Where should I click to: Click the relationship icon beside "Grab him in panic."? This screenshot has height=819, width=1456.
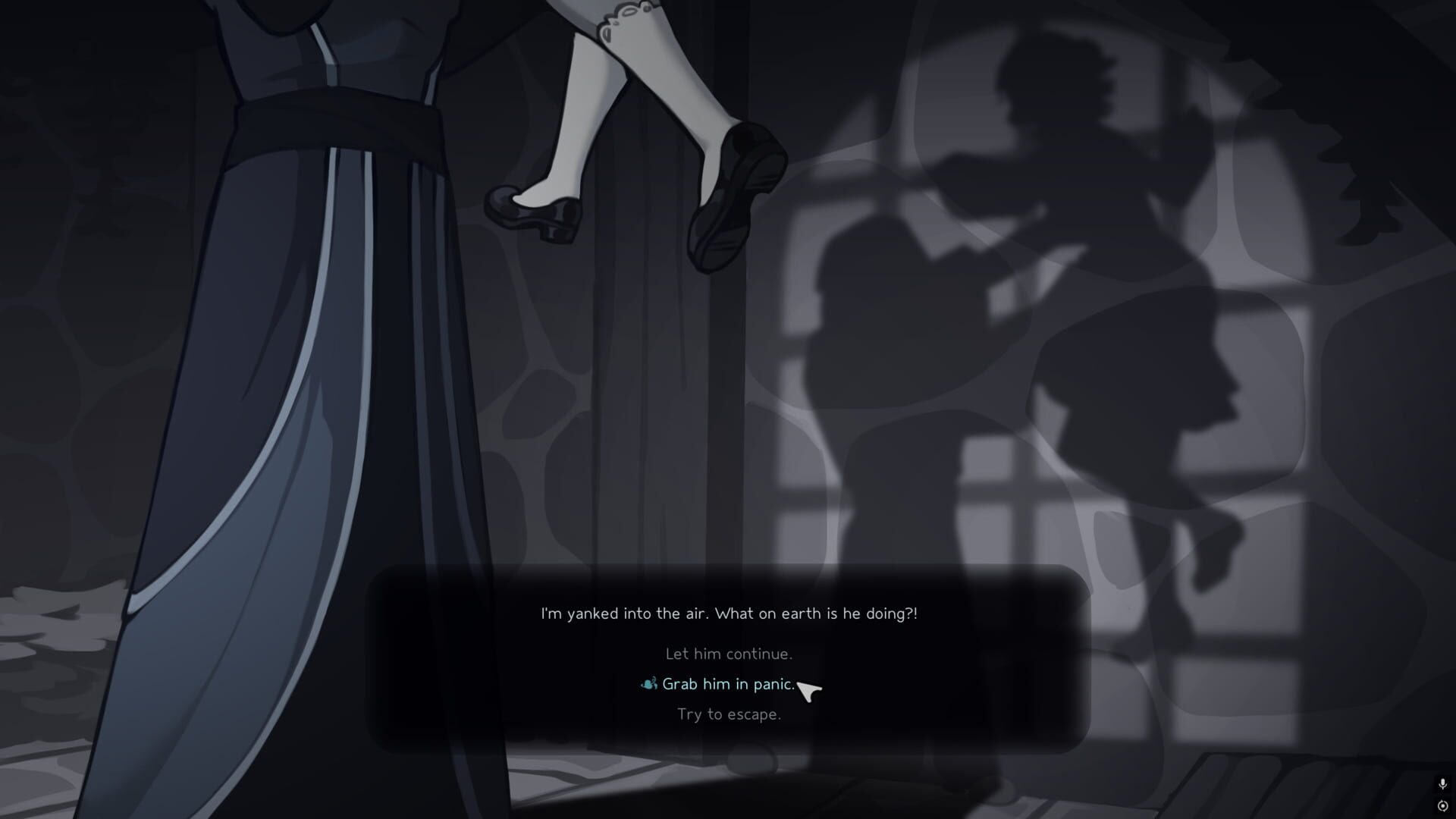646,683
